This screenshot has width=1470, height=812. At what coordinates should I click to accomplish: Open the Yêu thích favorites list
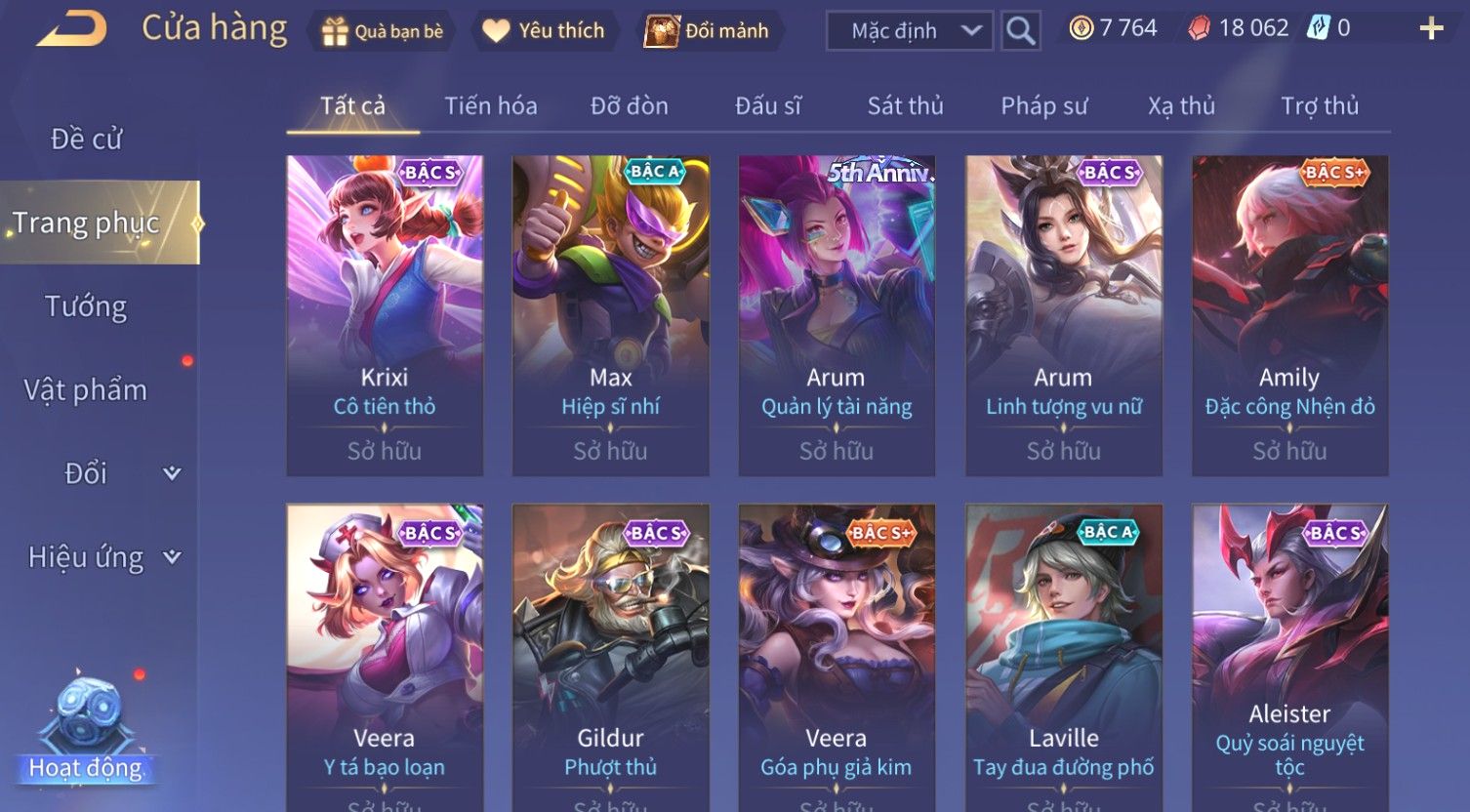pos(544,31)
